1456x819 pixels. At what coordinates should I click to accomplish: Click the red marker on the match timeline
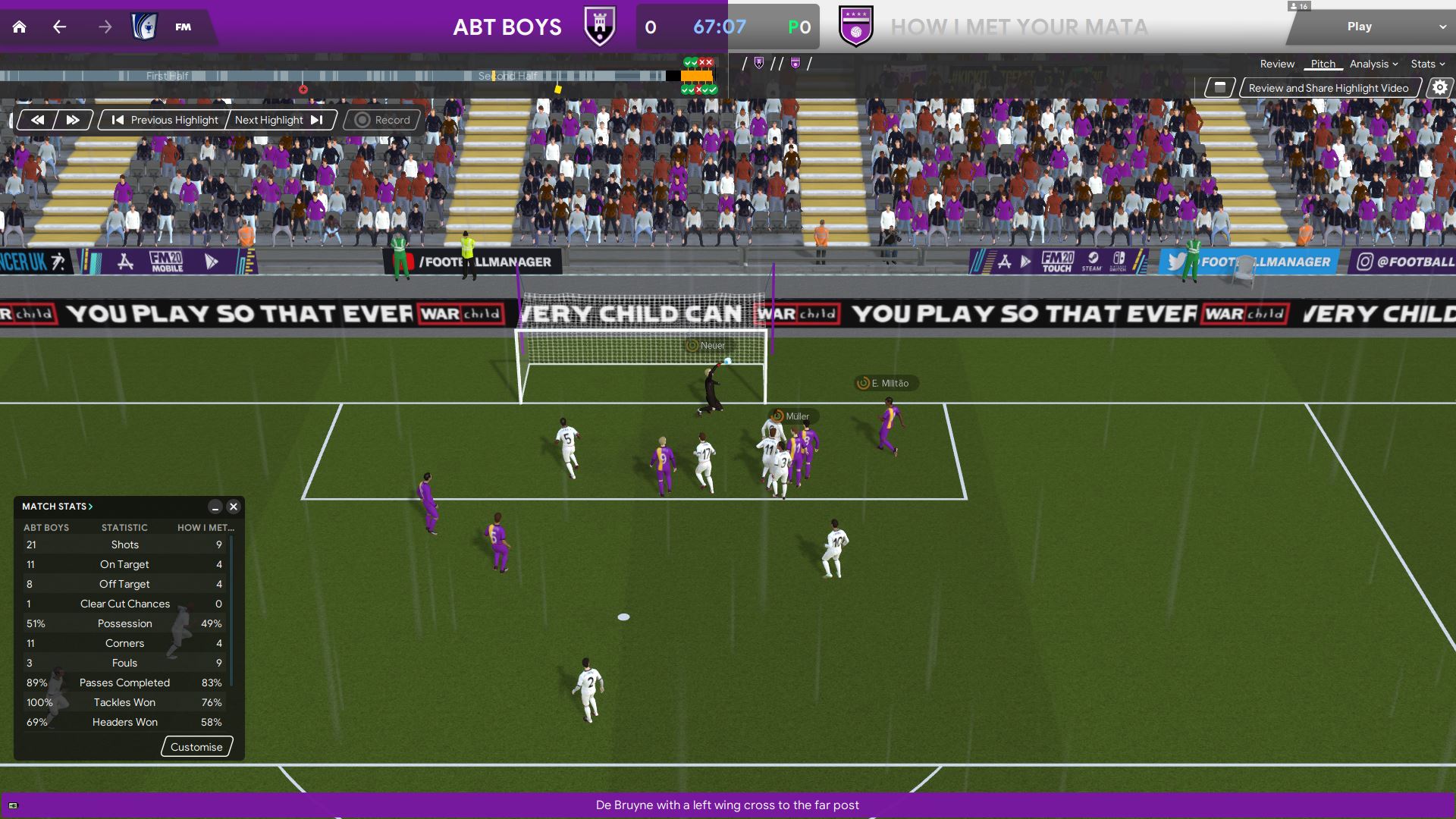(303, 89)
